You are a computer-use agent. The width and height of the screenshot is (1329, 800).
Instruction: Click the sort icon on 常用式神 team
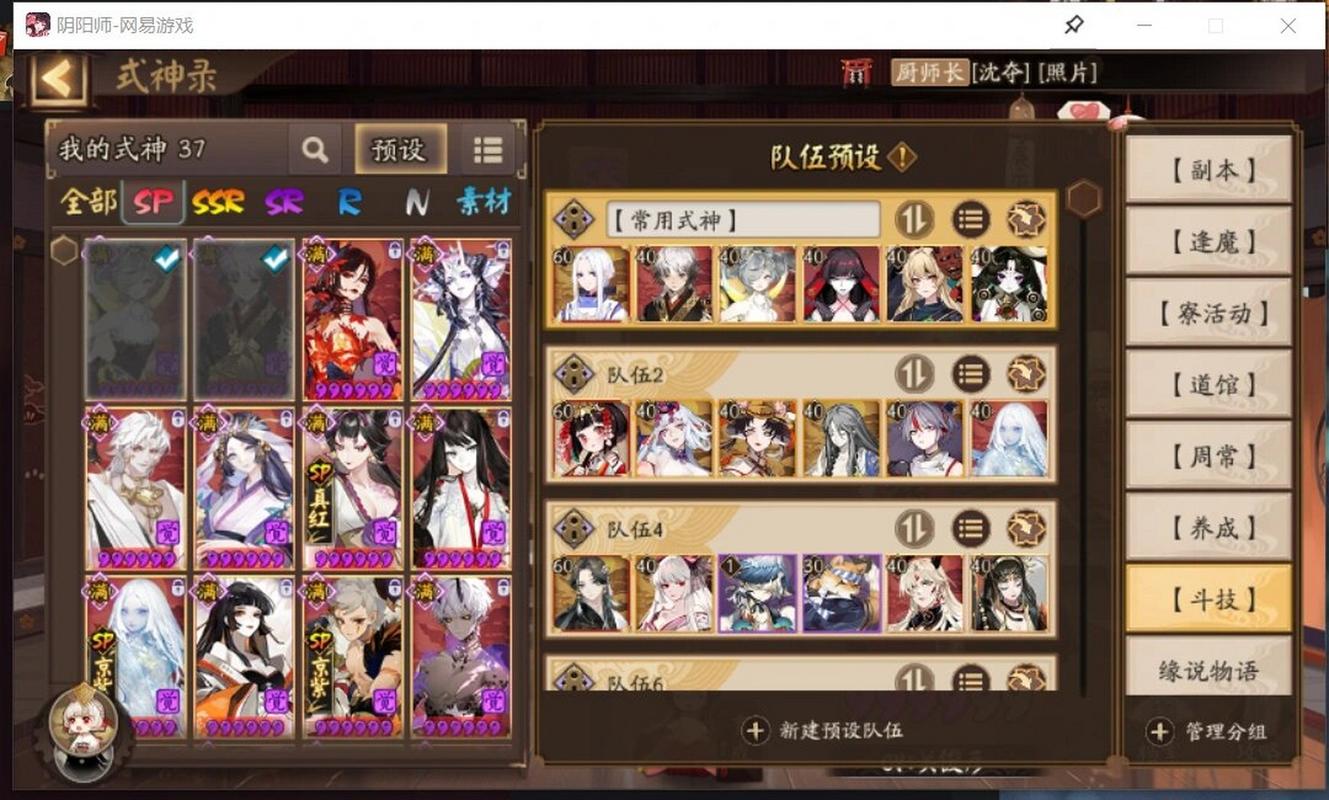coord(913,220)
